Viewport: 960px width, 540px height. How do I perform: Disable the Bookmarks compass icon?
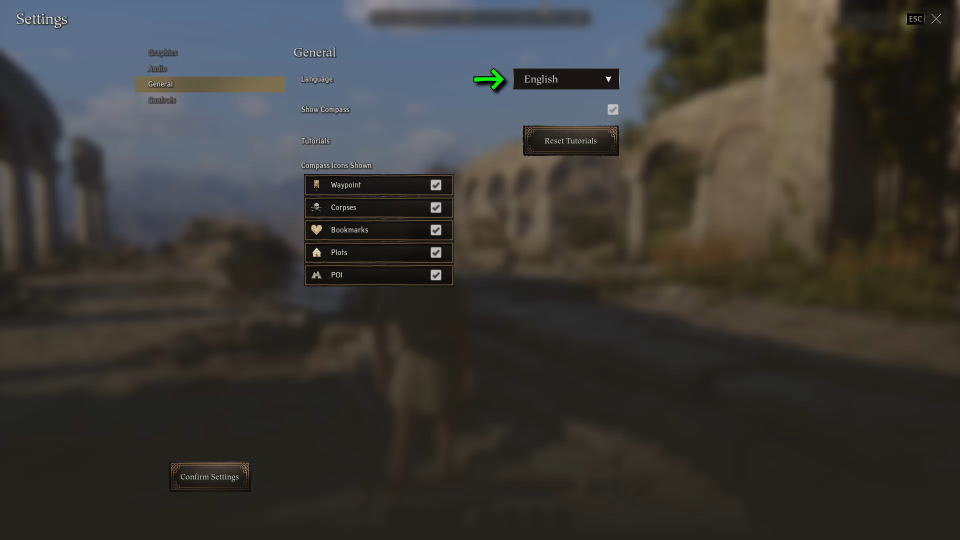coord(436,230)
